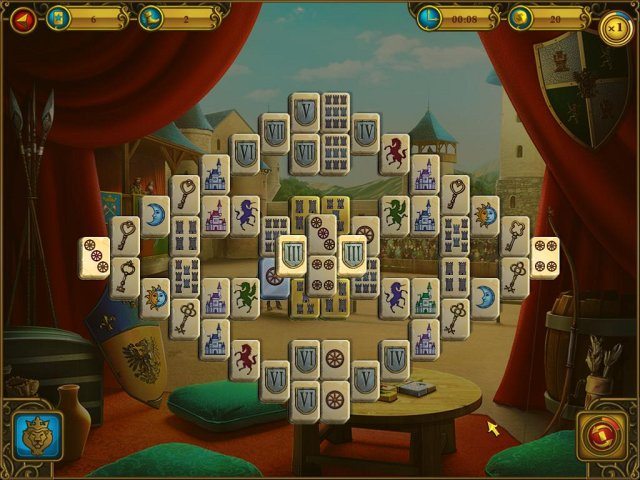Go back using the red arrow button
640x480 pixels.
click(22, 18)
